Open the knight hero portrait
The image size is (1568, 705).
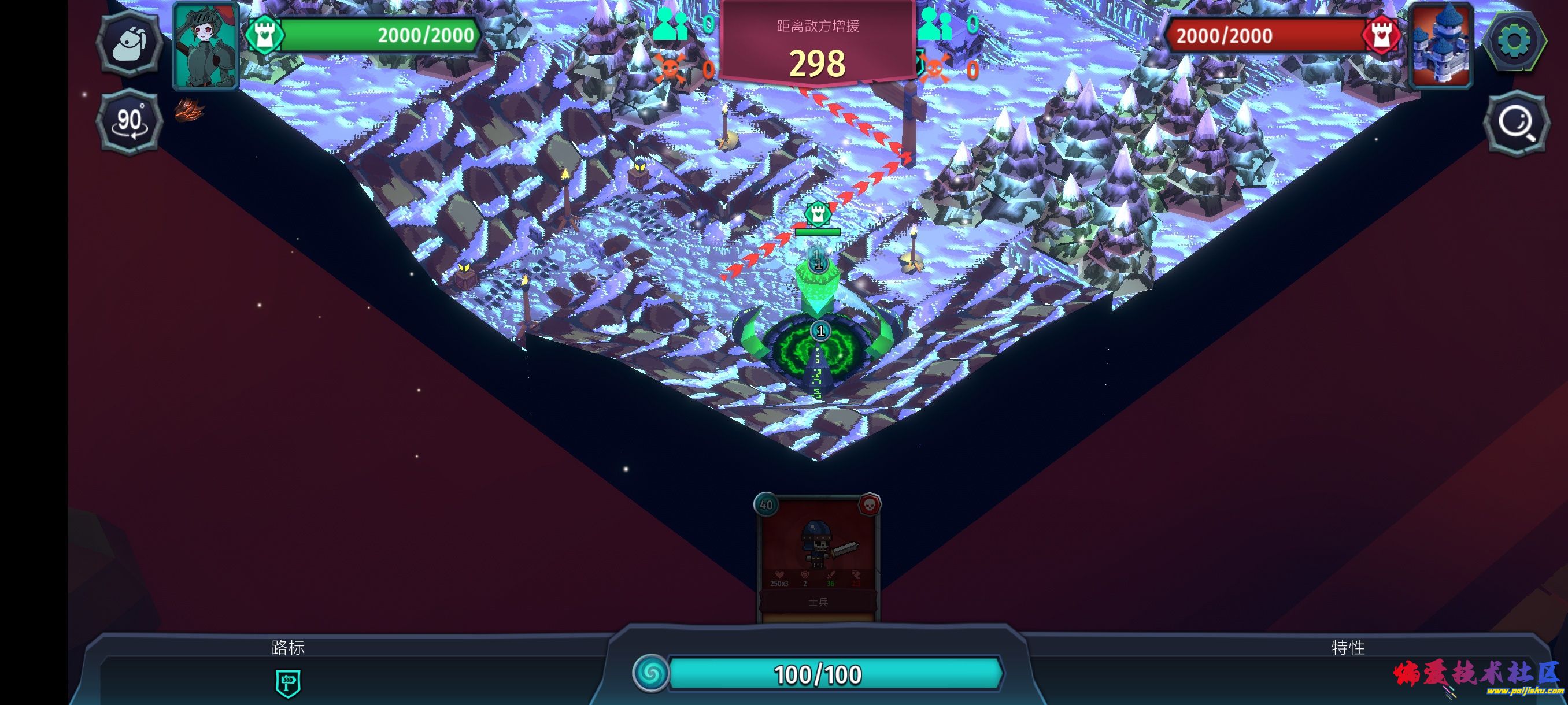(207, 46)
